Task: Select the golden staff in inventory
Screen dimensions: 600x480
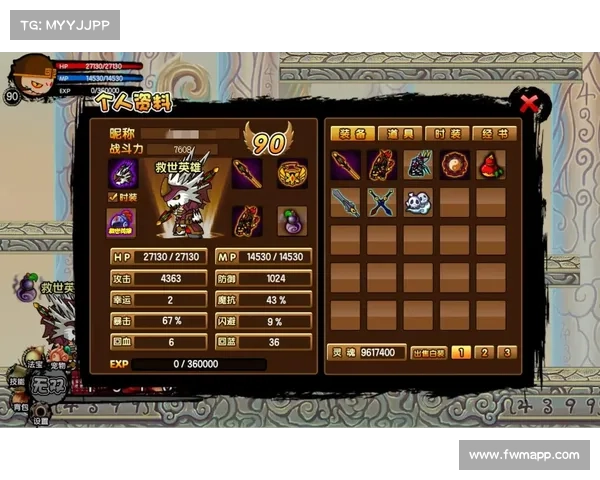Action: (x=346, y=165)
